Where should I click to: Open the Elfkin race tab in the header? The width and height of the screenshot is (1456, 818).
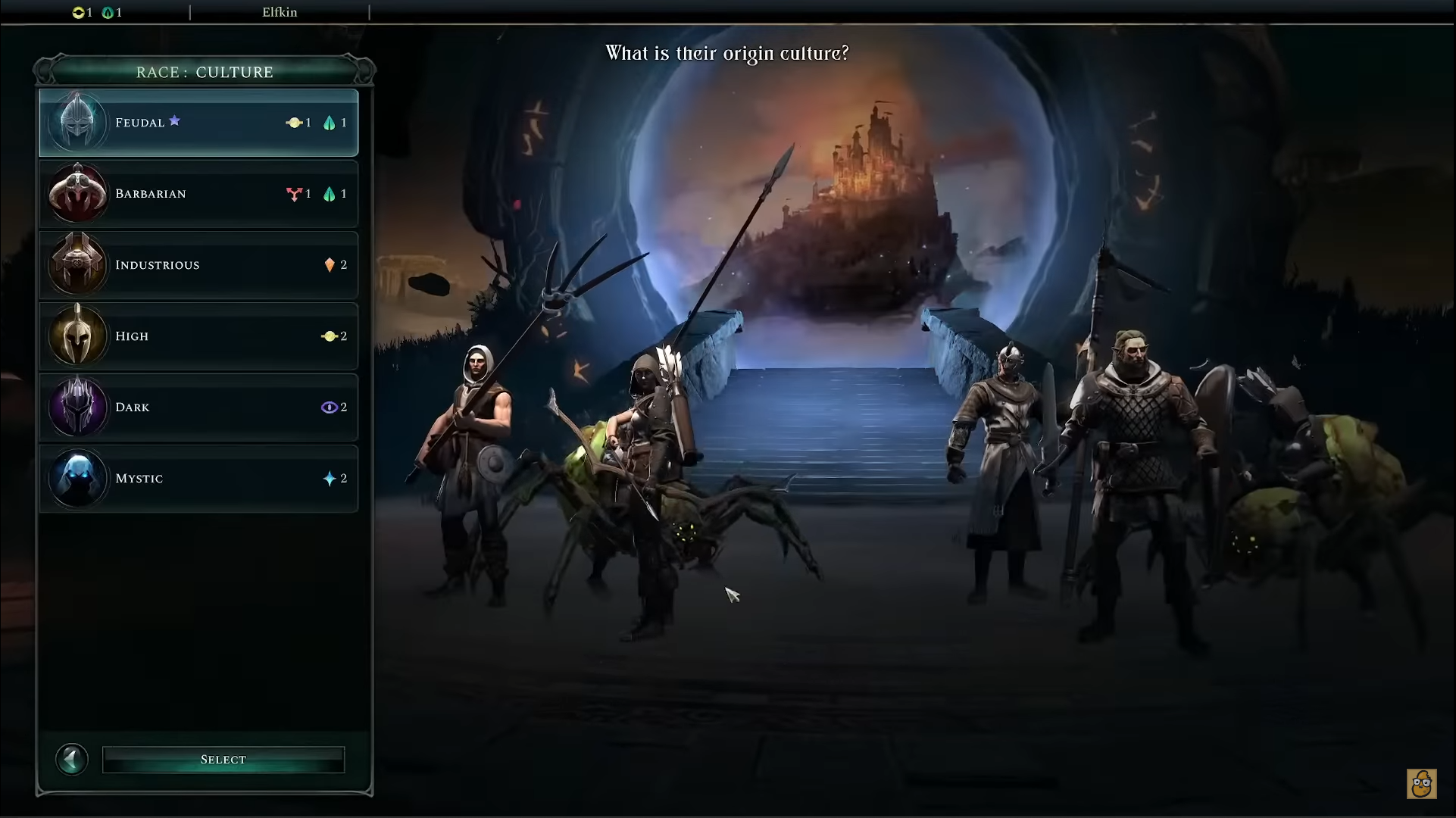(x=280, y=12)
